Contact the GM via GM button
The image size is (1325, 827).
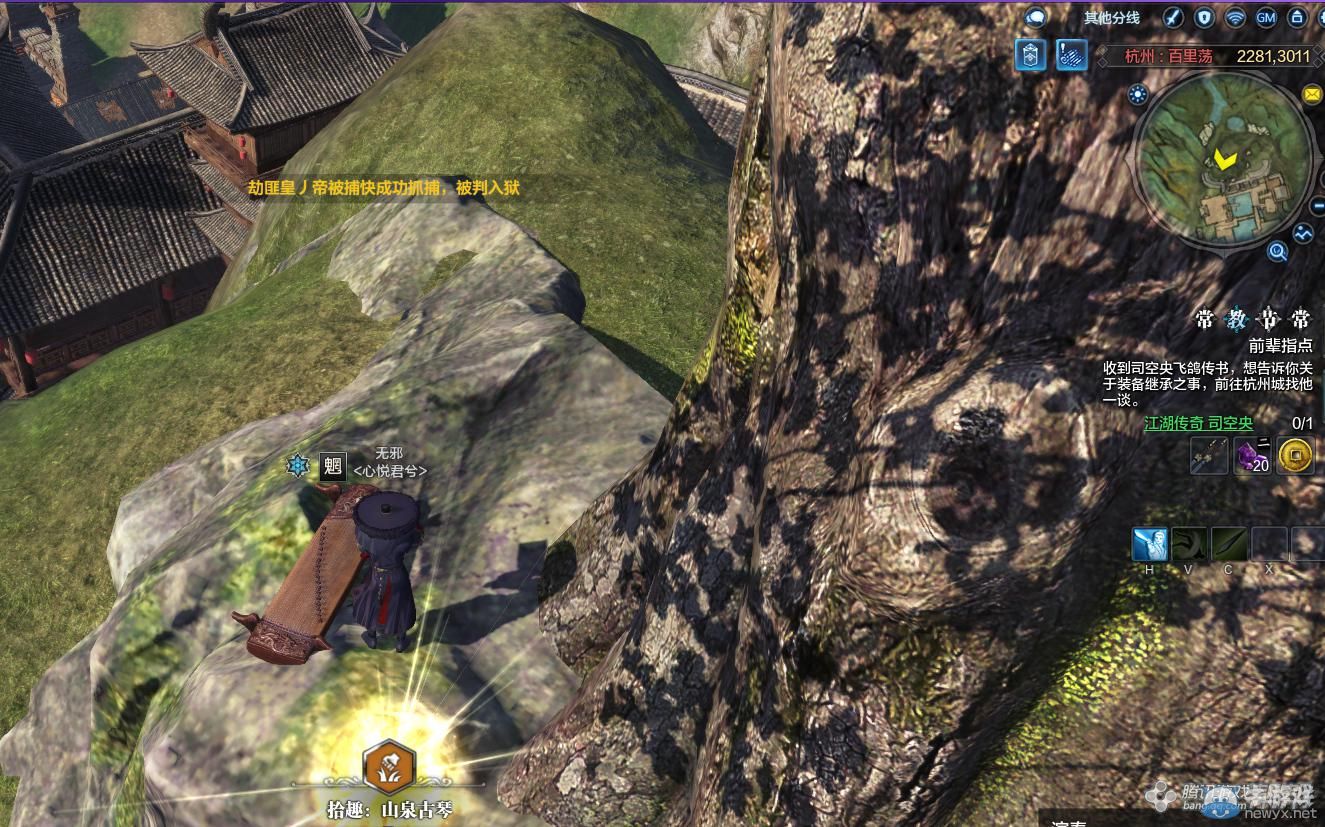[x=1266, y=18]
